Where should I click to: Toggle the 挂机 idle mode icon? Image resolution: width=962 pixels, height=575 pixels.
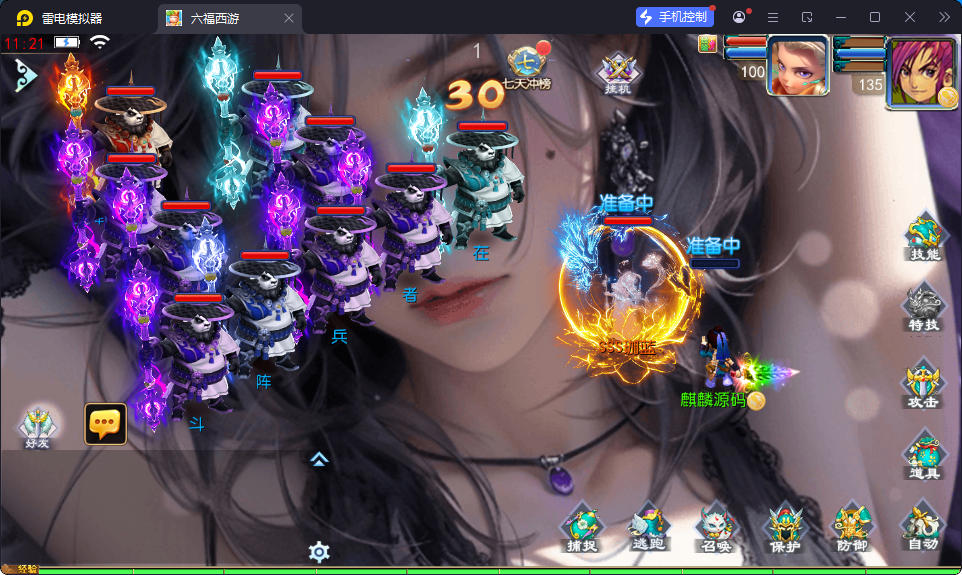pos(618,73)
